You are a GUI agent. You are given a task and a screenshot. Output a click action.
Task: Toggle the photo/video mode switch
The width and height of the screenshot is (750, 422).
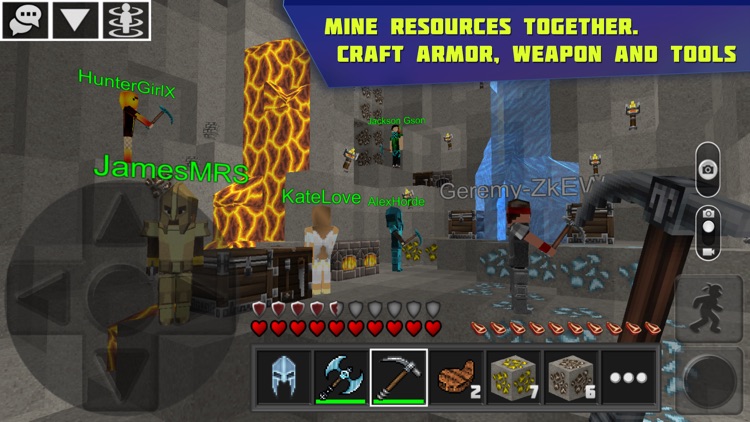[x=708, y=233]
